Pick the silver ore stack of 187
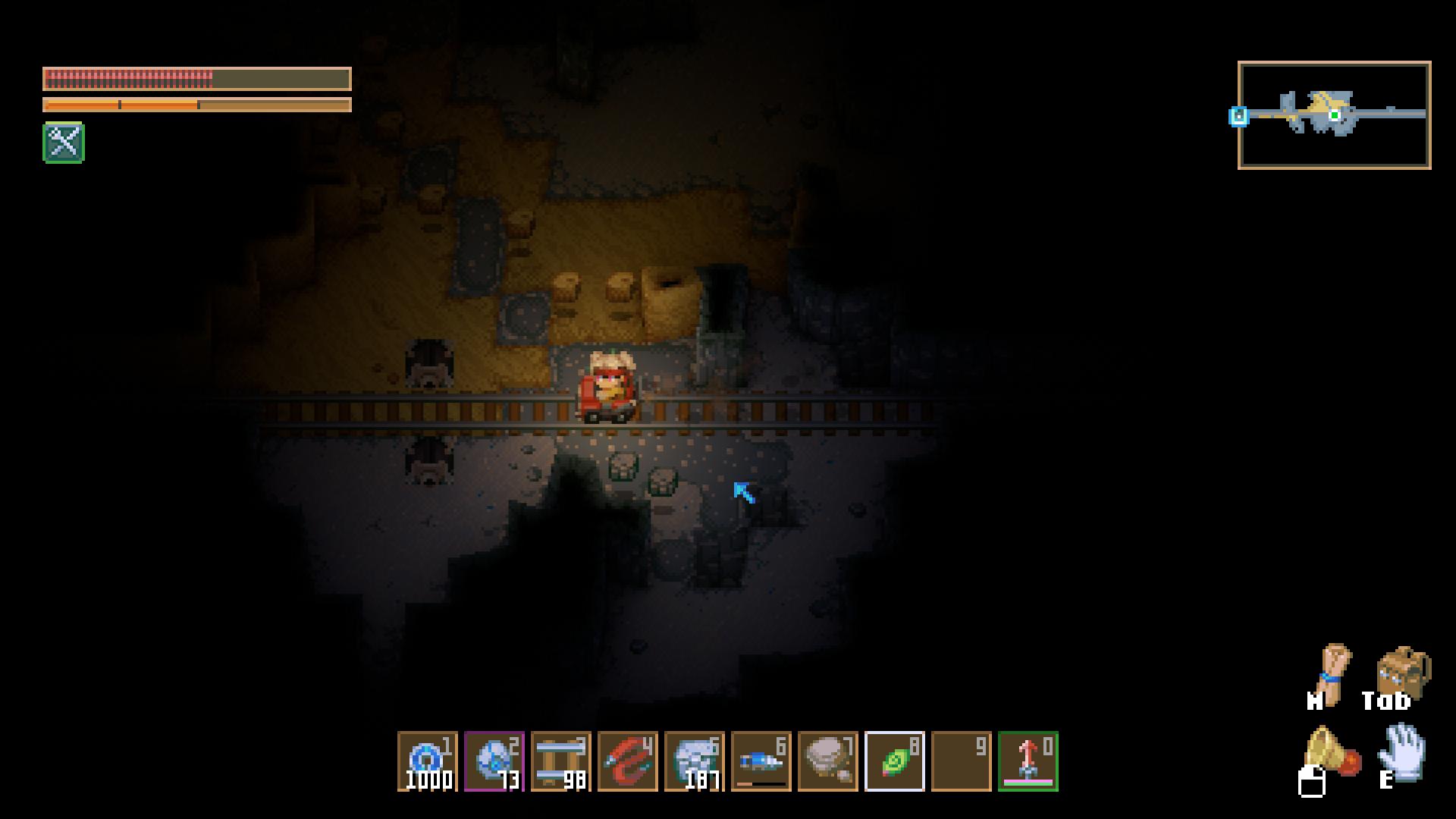The width and height of the screenshot is (1456, 819). tap(694, 761)
